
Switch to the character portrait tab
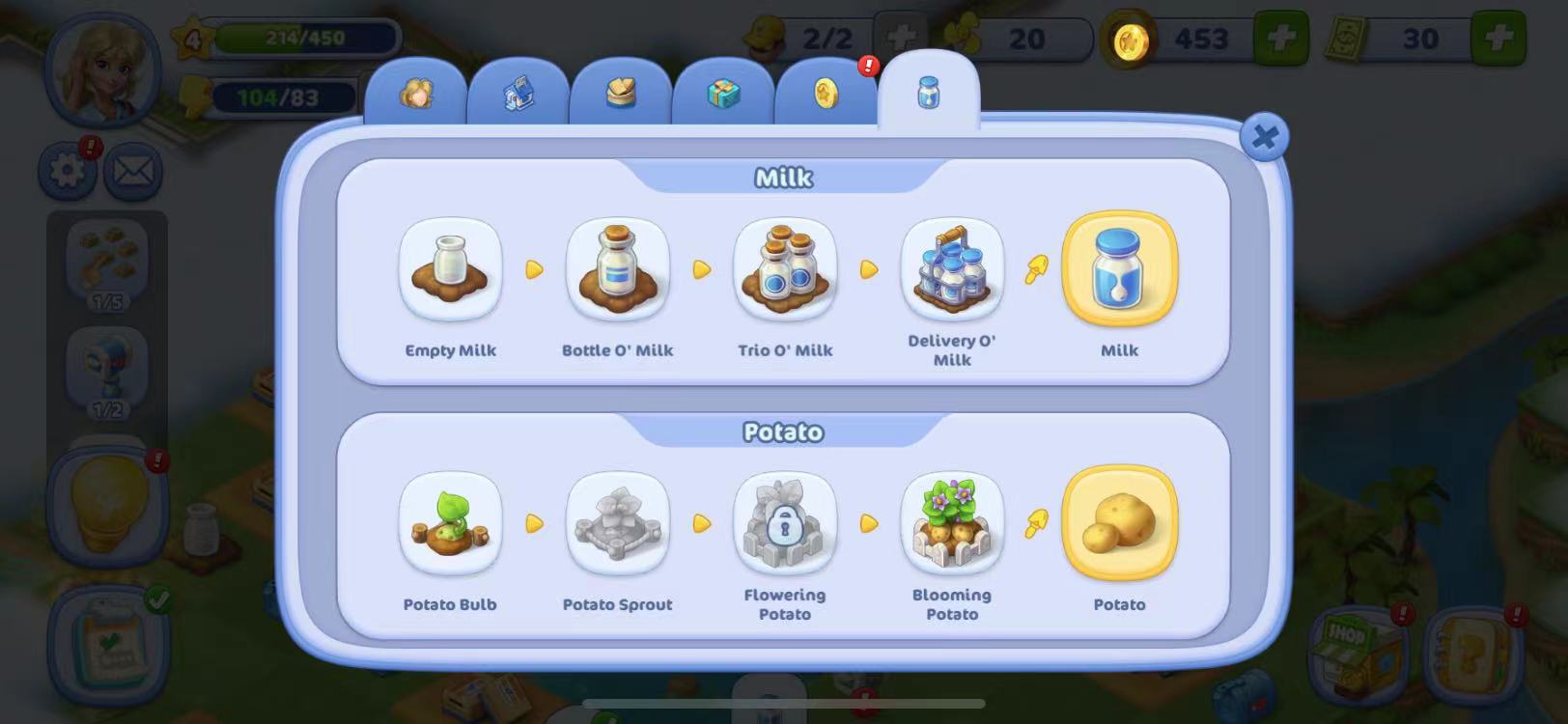[x=416, y=94]
